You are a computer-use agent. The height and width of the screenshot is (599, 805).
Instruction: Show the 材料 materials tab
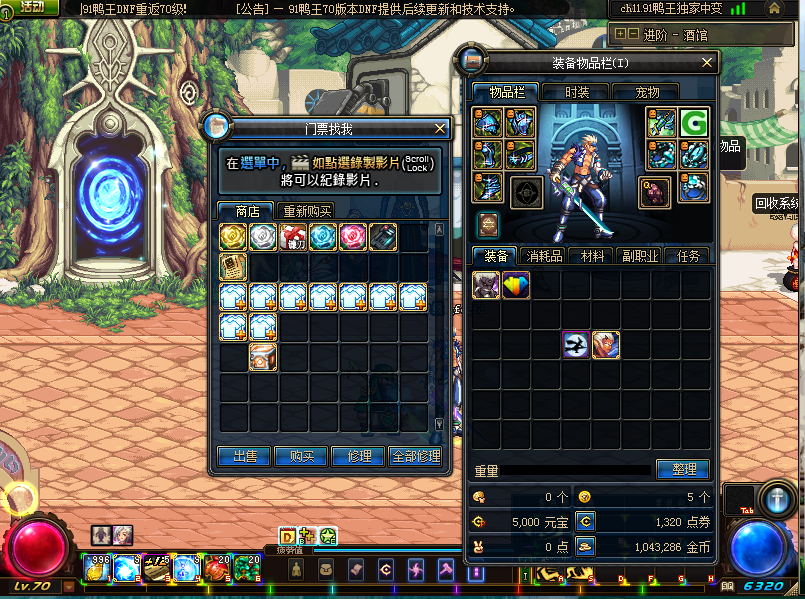click(591, 256)
